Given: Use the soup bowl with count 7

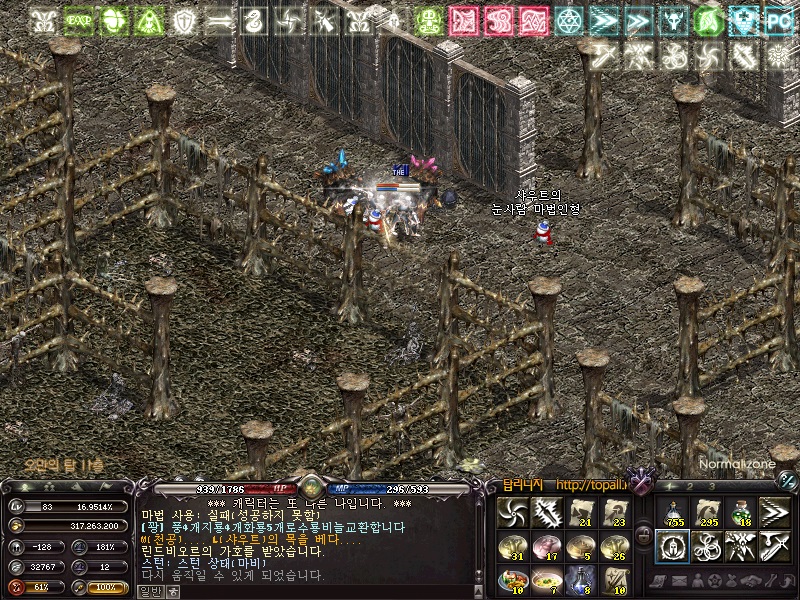Looking at the screenshot, I should (x=546, y=580).
